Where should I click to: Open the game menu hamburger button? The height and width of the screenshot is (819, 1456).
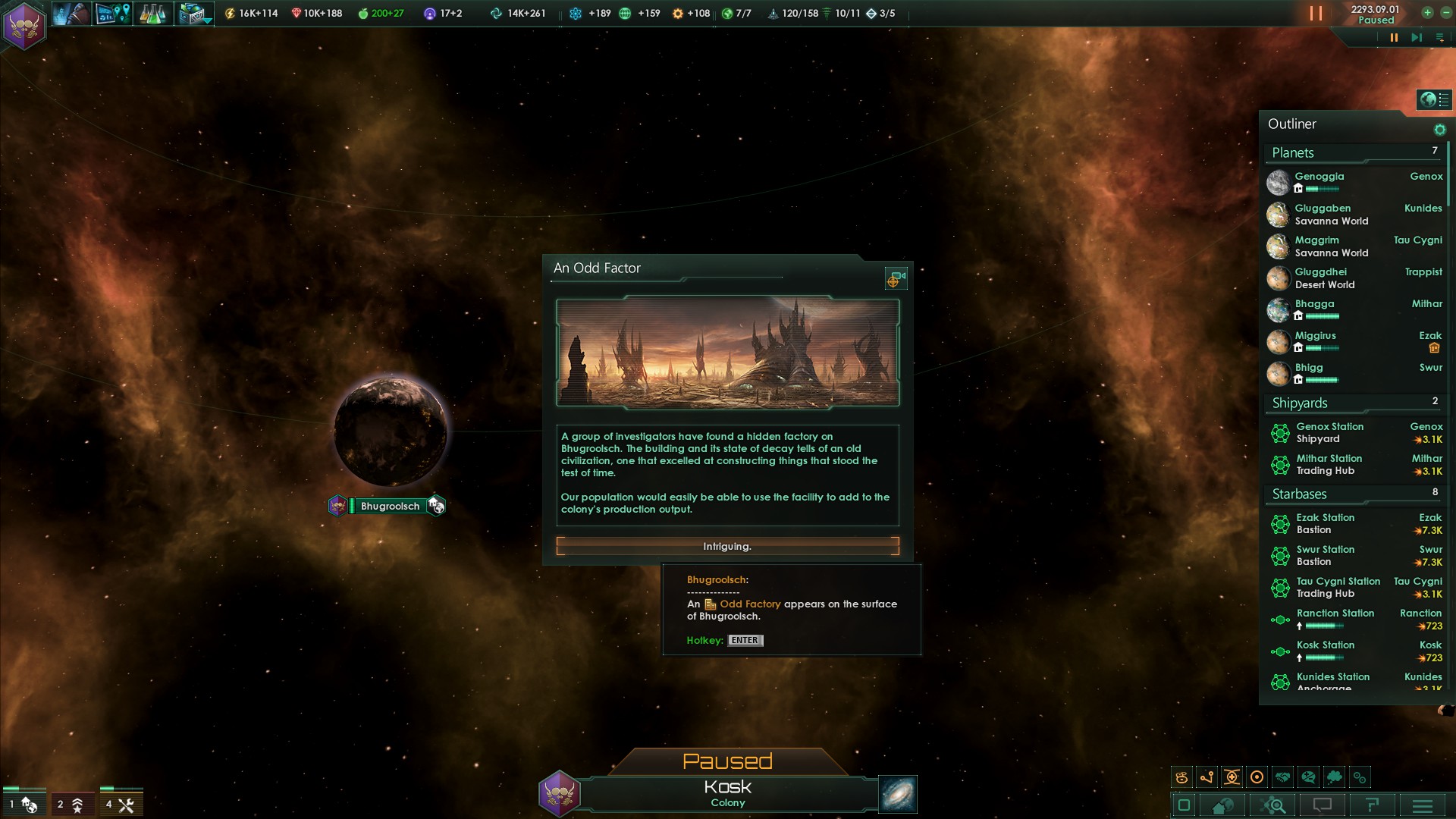click(x=1422, y=805)
